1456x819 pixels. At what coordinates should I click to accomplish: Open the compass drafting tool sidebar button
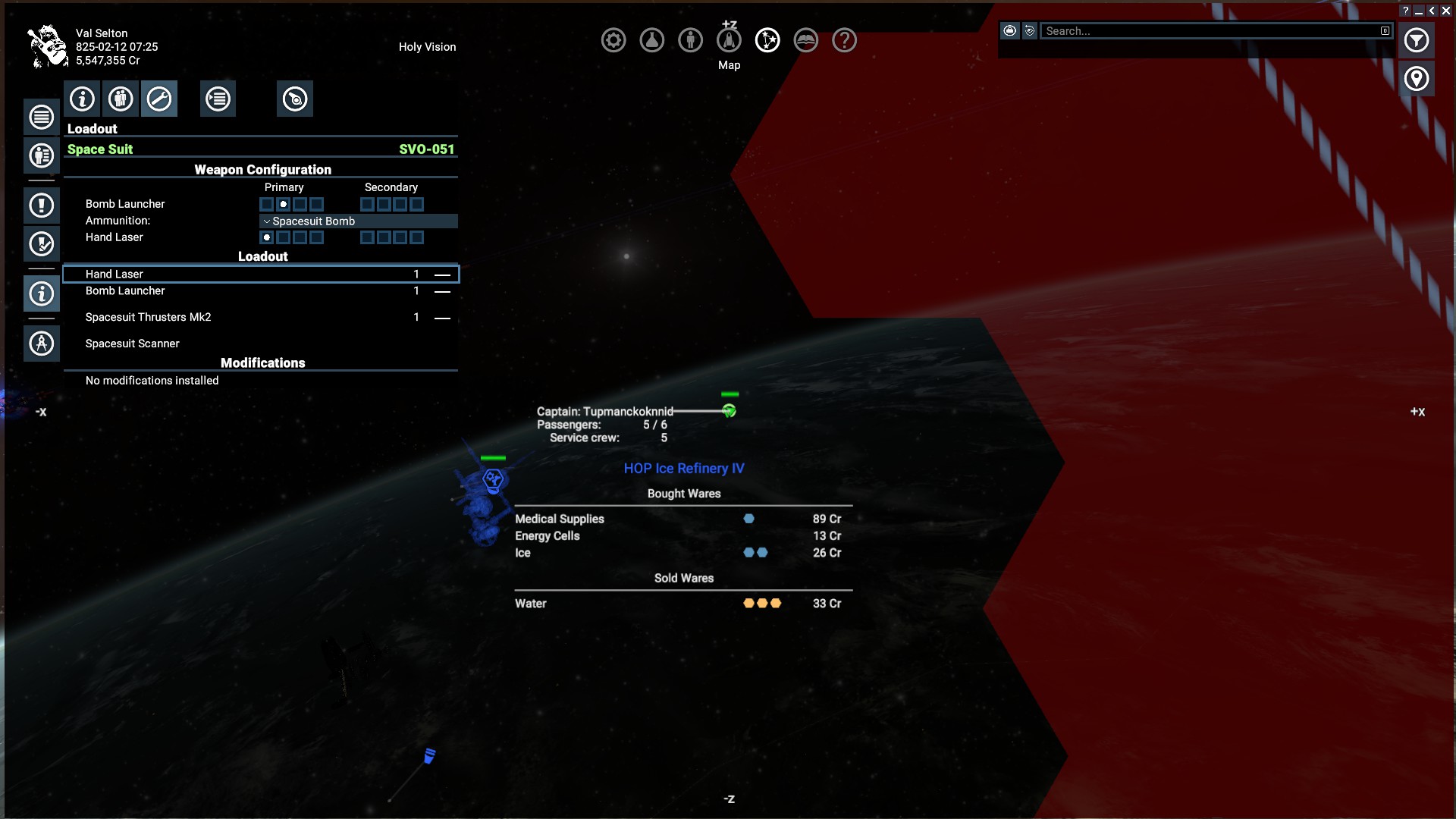[42, 344]
